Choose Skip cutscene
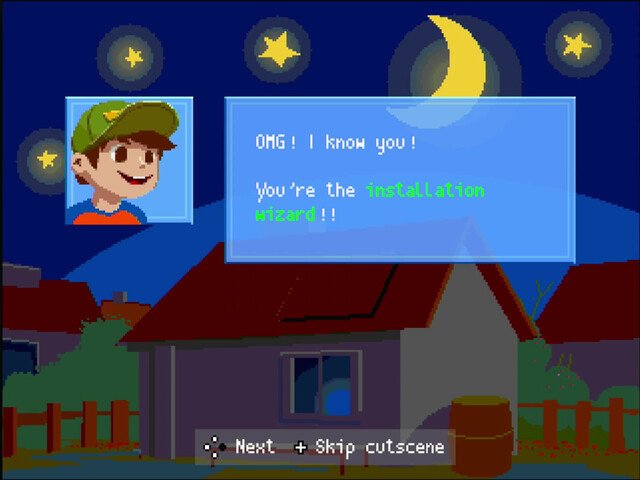This screenshot has height=480, width=640. 370,447
